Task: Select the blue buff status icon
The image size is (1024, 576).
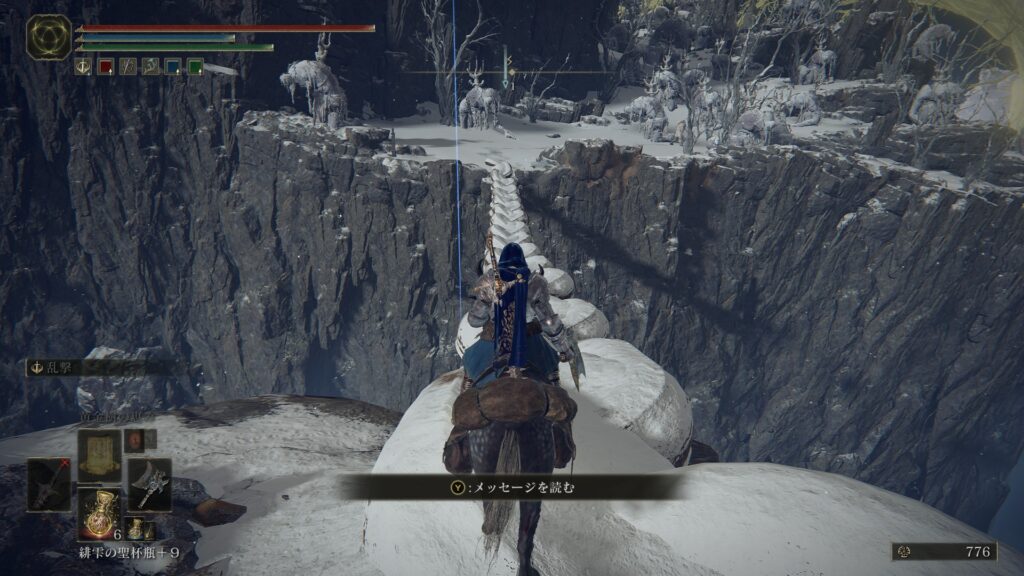Action: [x=173, y=67]
